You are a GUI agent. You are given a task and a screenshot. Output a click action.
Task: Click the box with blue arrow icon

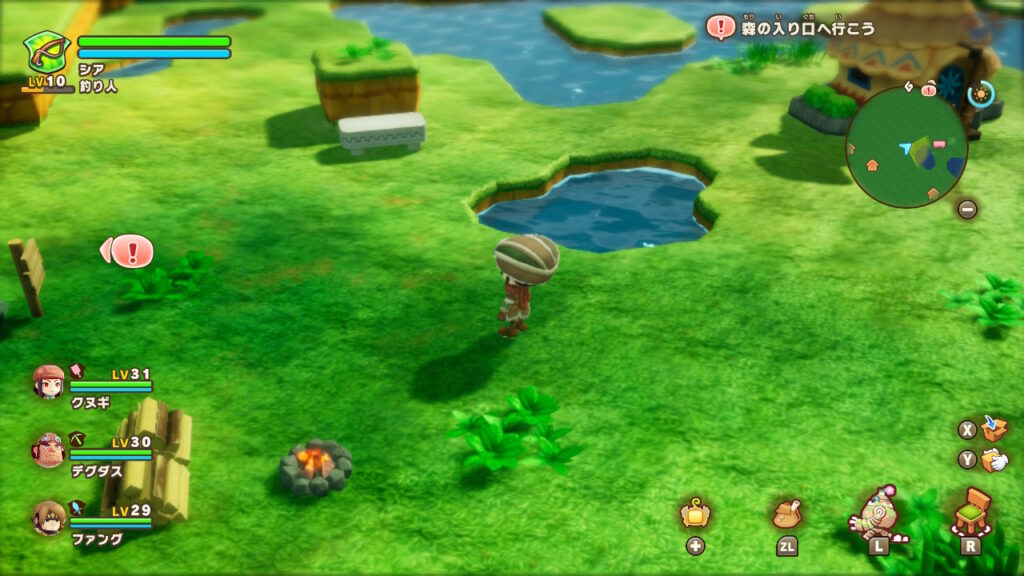point(994,428)
